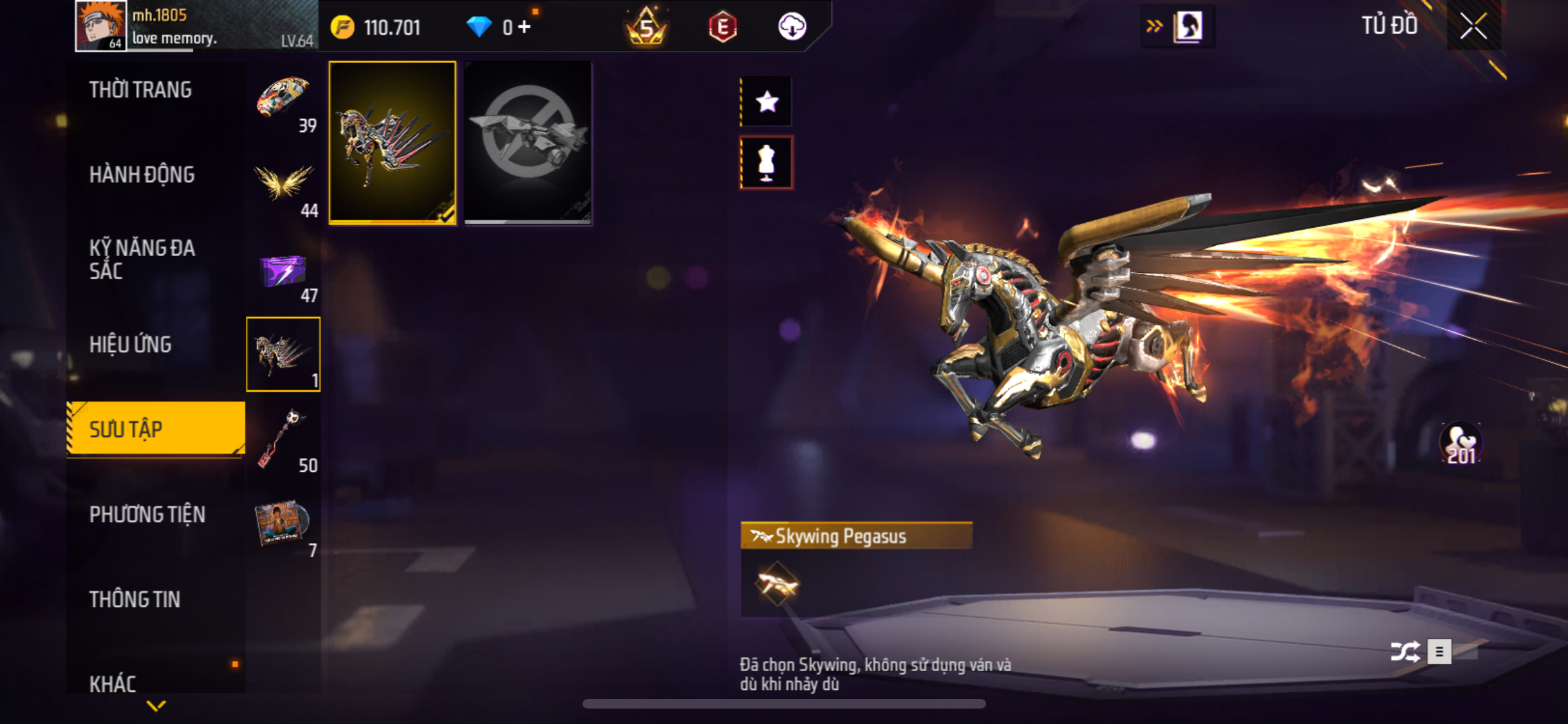
Task: Select the purple loot box subcategory
Action: [283, 270]
